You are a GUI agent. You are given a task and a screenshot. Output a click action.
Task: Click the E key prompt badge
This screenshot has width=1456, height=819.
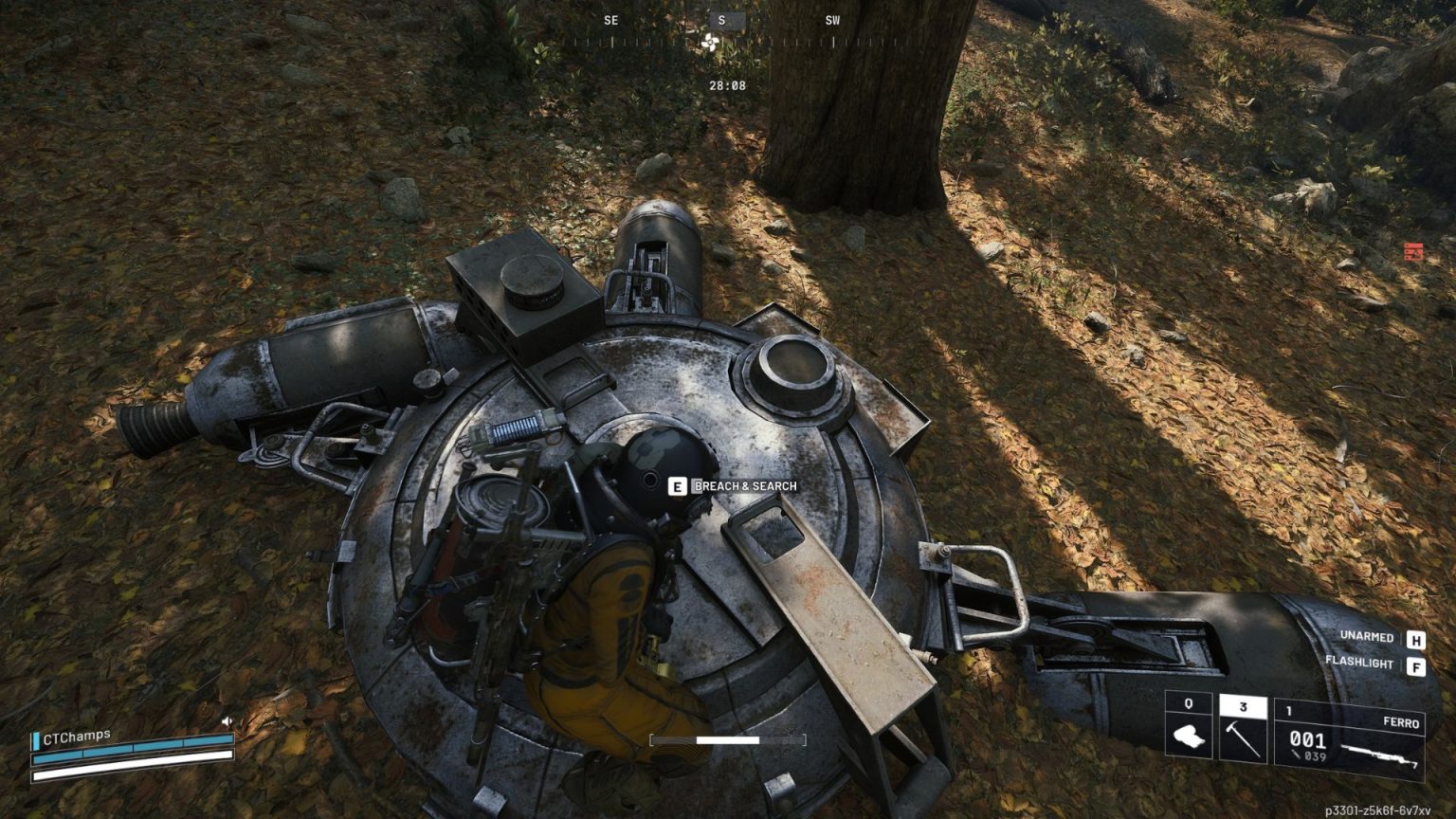tap(676, 484)
